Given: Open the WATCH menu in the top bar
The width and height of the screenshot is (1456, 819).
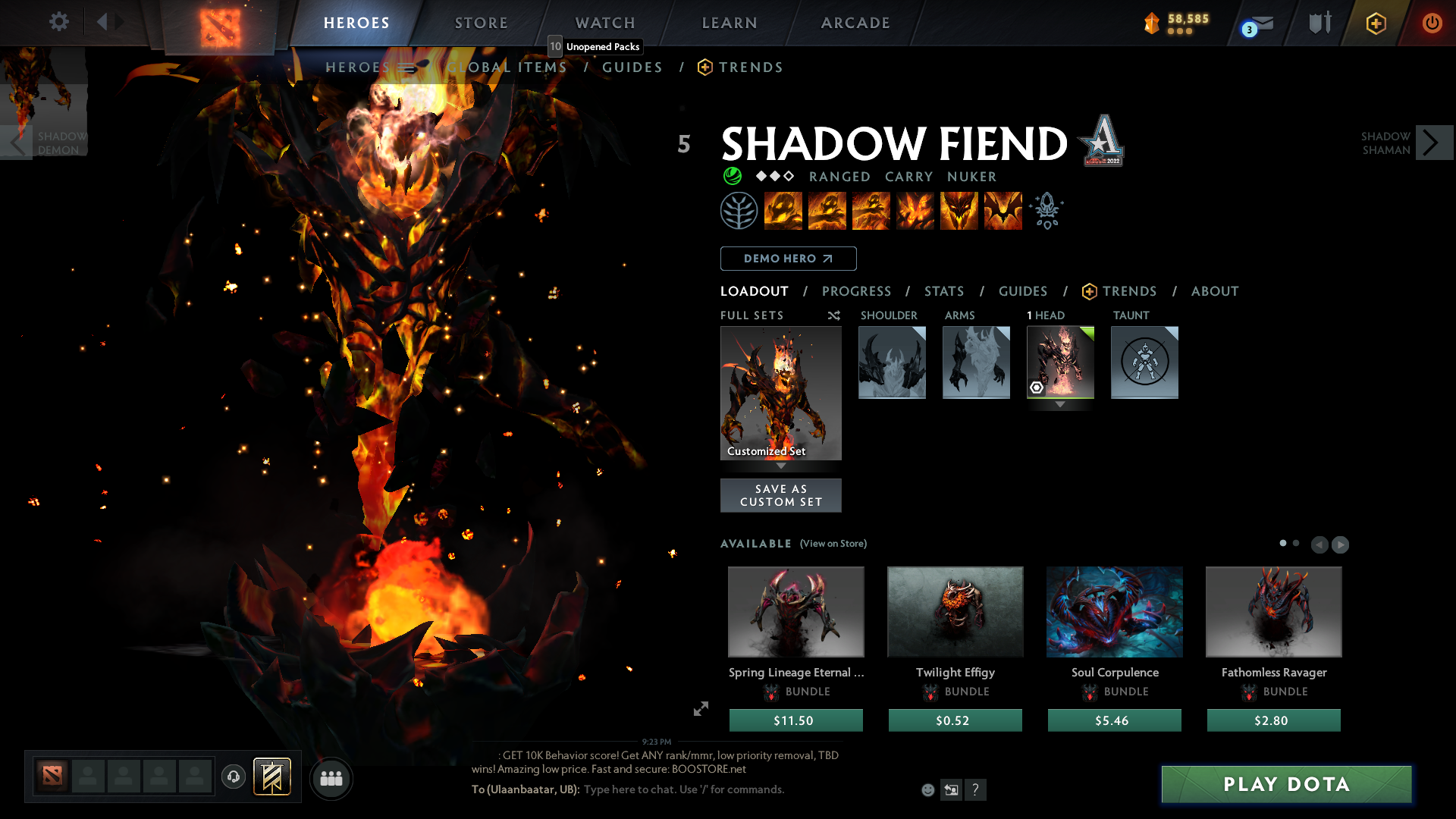Looking at the screenshot, I should (604, 23).
